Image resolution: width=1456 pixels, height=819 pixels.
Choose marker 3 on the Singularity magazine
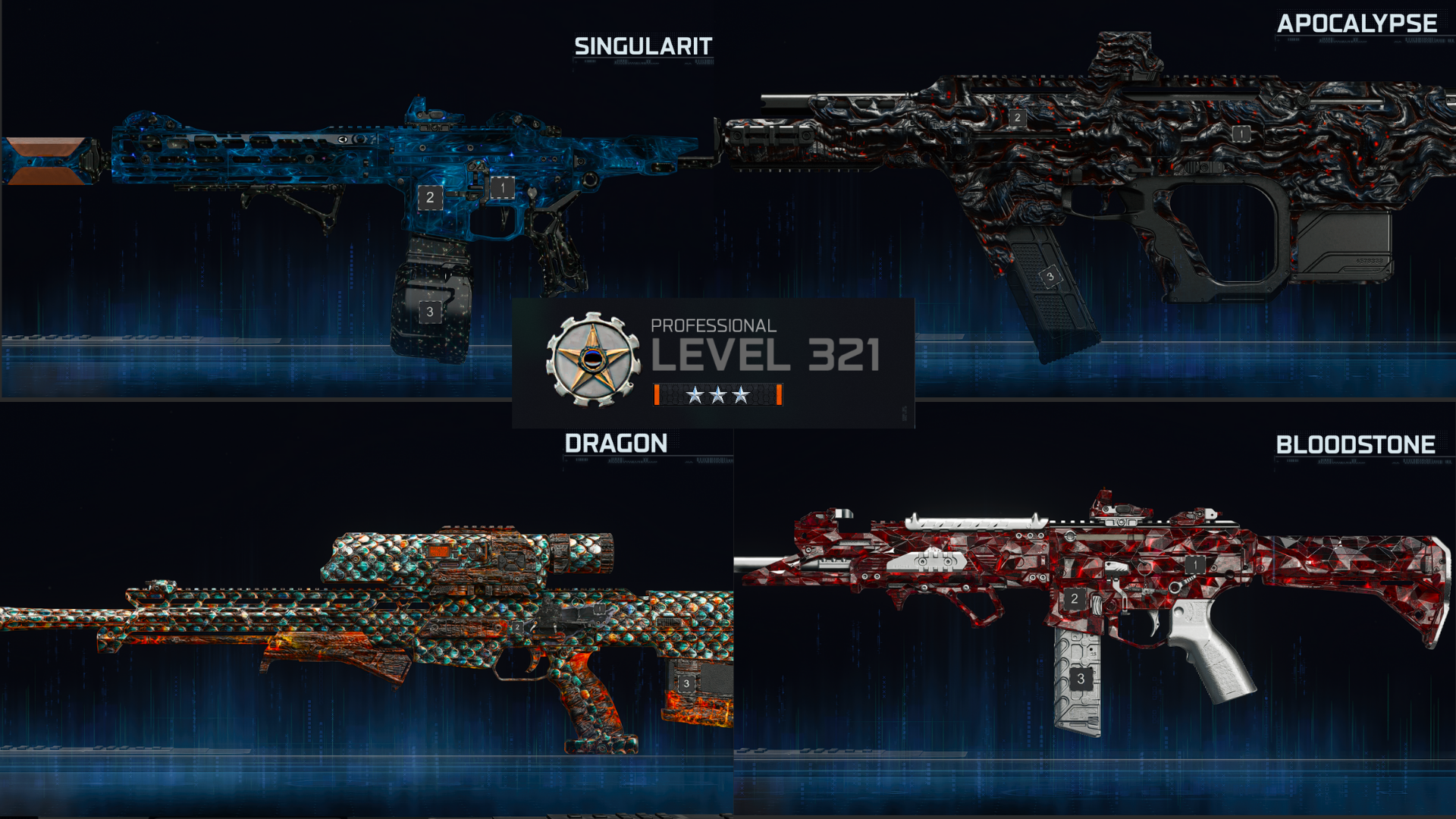coord(430,312)
